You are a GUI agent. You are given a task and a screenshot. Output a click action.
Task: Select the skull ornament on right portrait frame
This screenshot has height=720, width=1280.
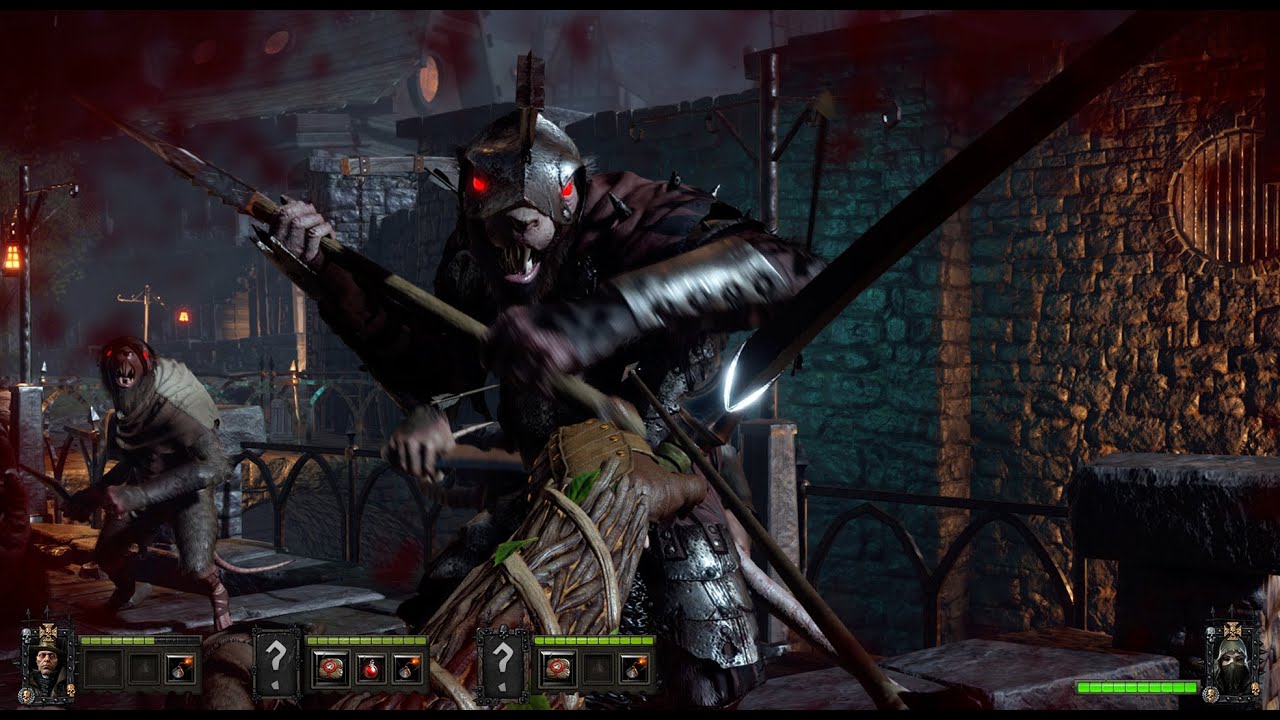(x=1255, y=688)
